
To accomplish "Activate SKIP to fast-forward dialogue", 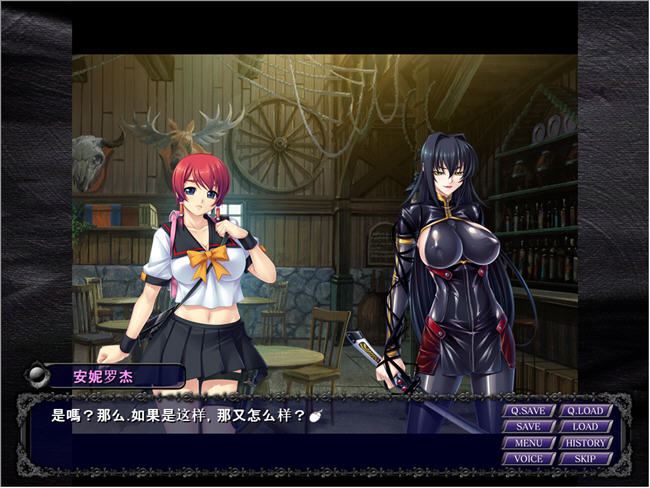I will [585, 459].
